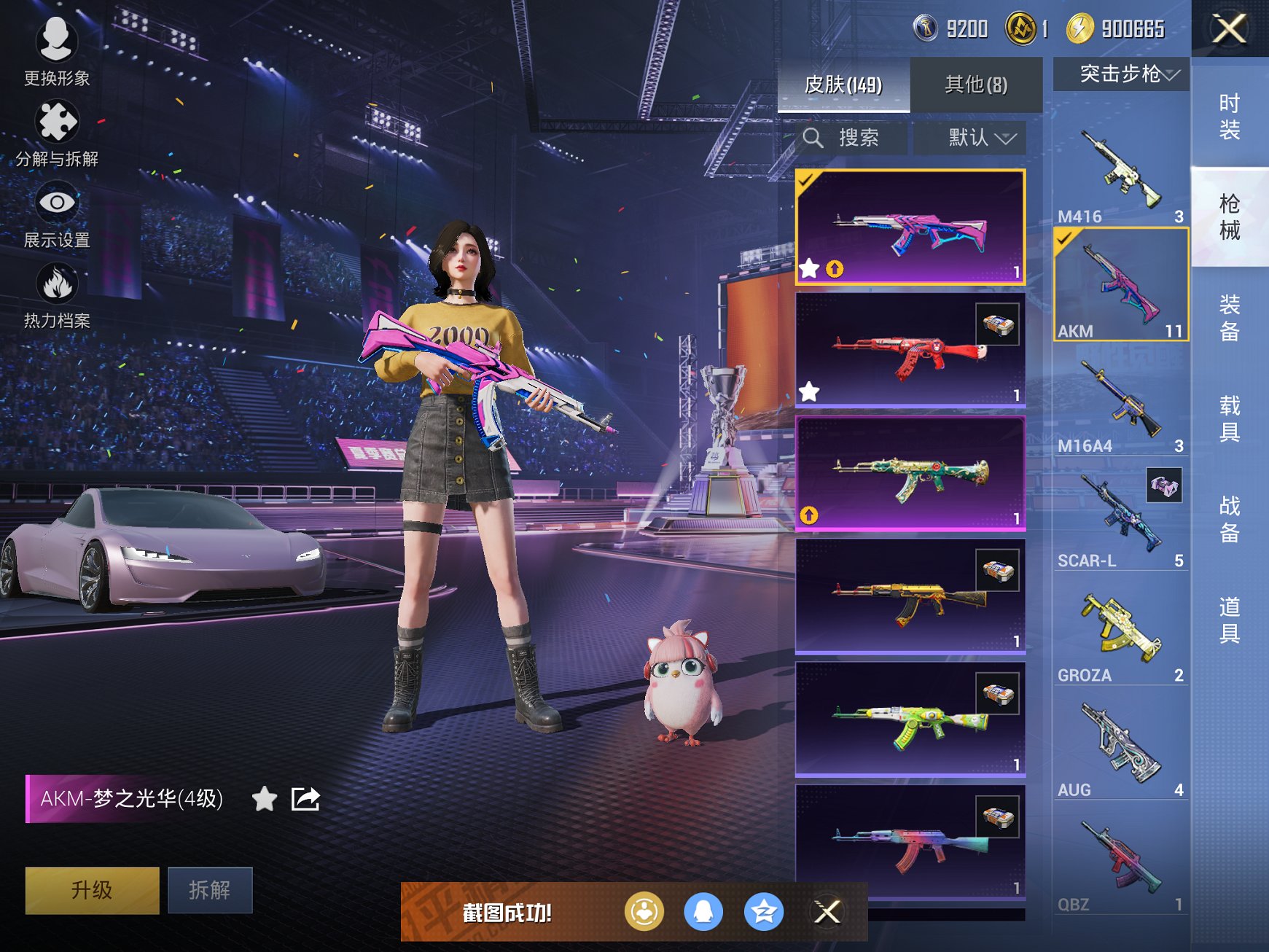Switch to the 其他(8) tab
The height and width of the screenshot is (952, 1269).
tap(977, 85)
